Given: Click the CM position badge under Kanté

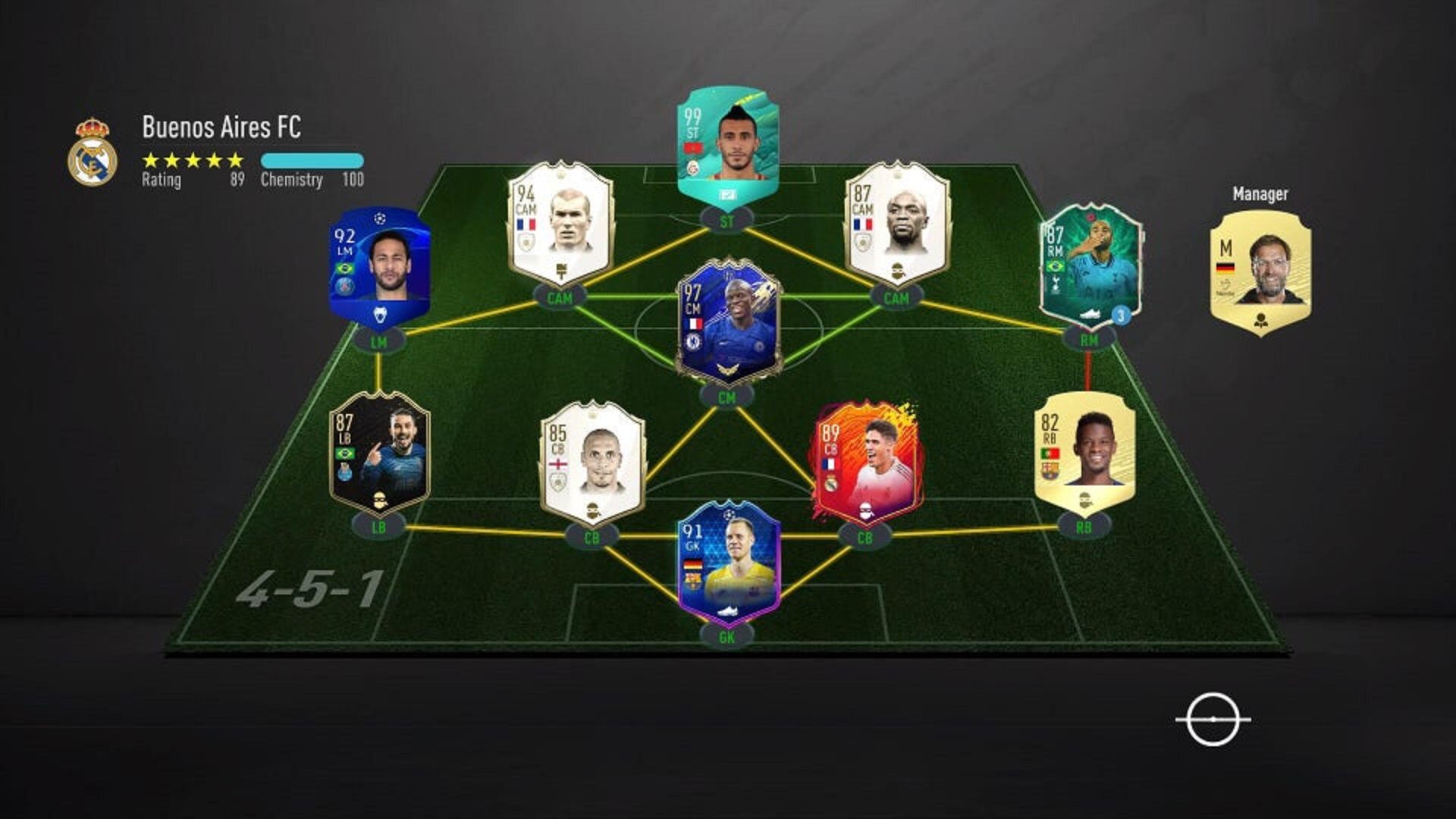Looking at the screenshot, I should [x=726, y=397].
